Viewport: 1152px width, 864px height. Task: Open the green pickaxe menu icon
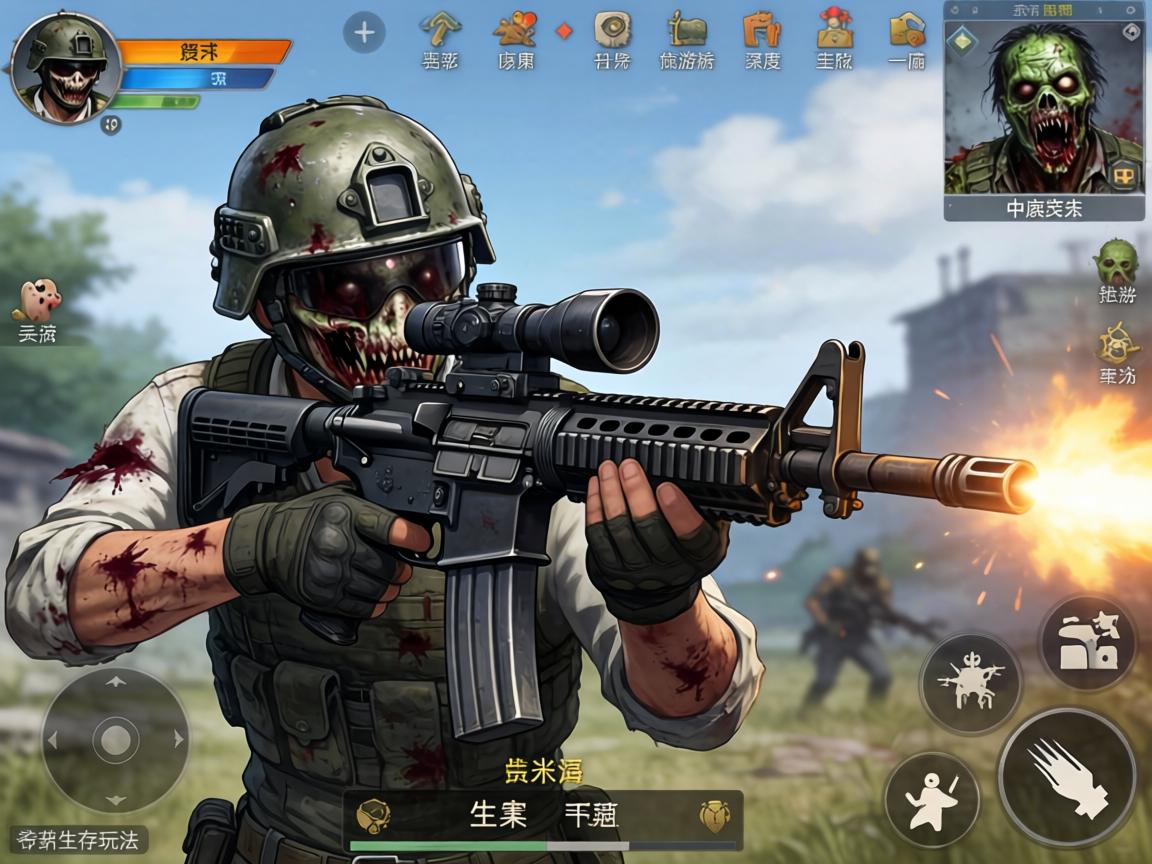pos(440,29)
